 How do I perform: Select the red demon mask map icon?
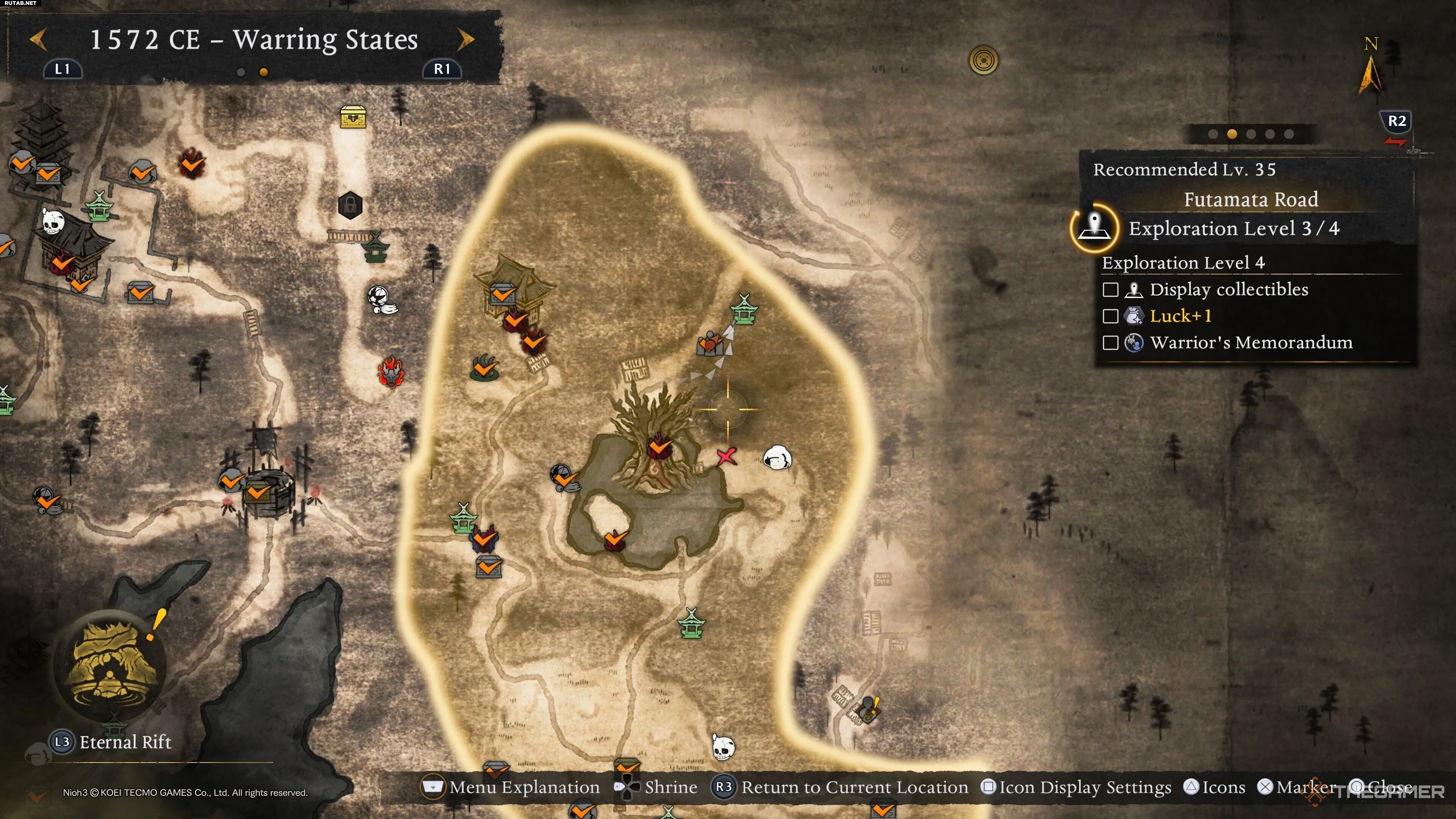point(391,372)
